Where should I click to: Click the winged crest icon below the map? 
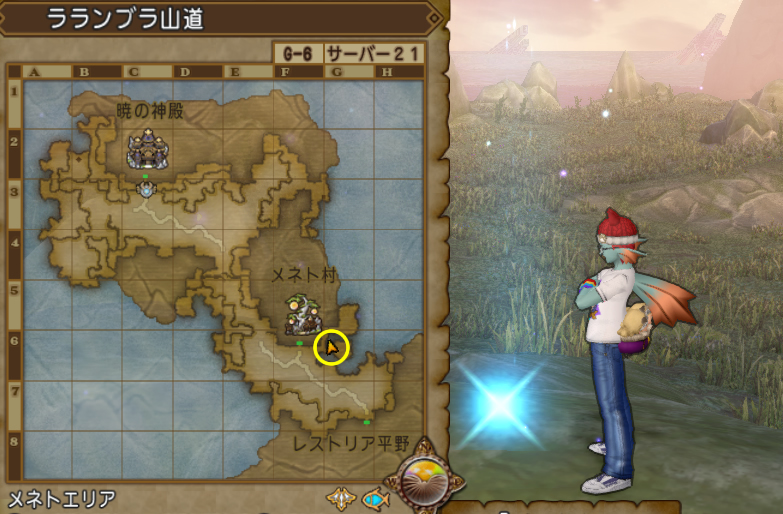[340, 497]
